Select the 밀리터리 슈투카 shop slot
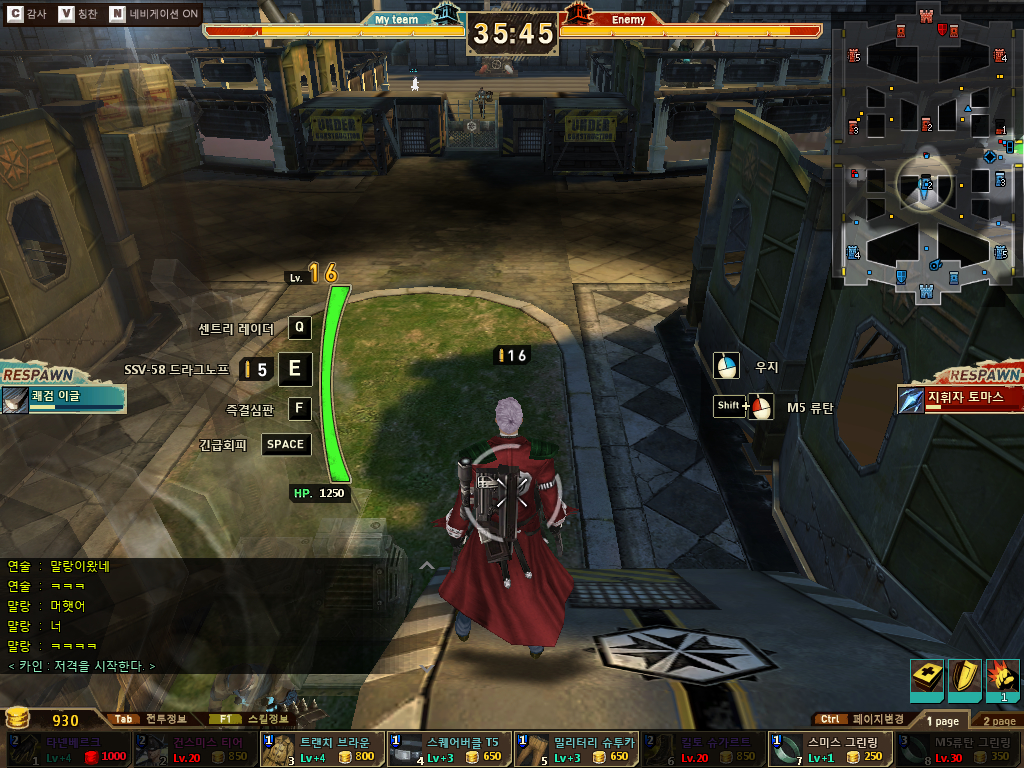Image resolution: width=1024 pixels, height=768 pixels. (575, 749)
